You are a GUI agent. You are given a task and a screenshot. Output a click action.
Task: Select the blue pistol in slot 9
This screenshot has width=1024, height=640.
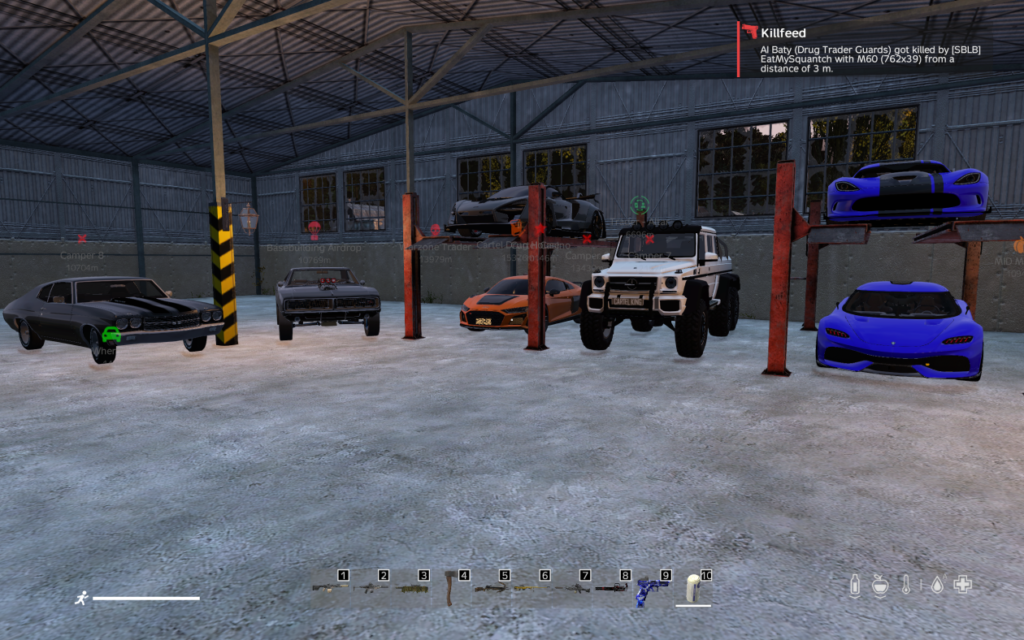click(x=651, y=589)
